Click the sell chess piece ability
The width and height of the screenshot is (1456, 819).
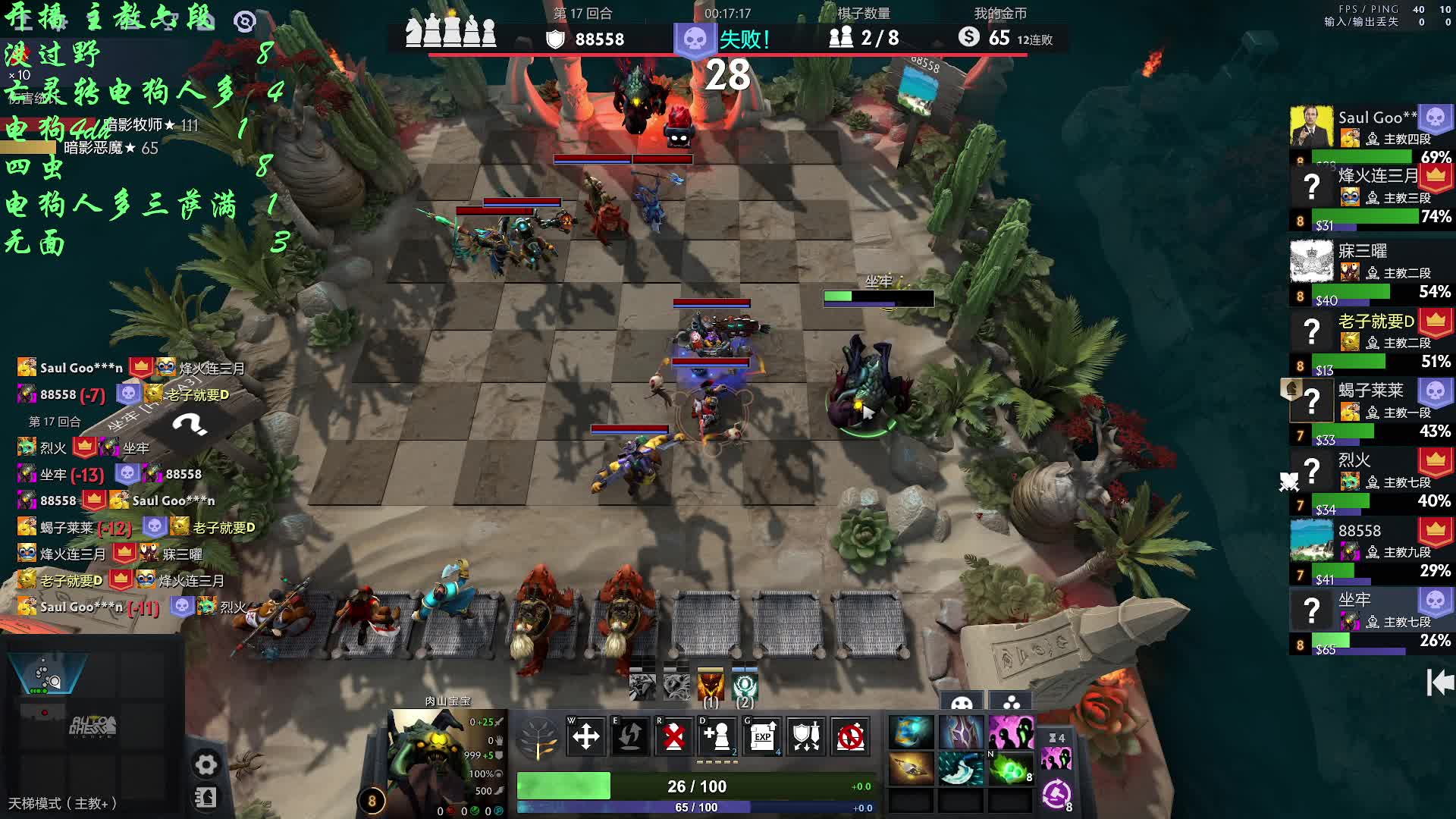point(673,736)
